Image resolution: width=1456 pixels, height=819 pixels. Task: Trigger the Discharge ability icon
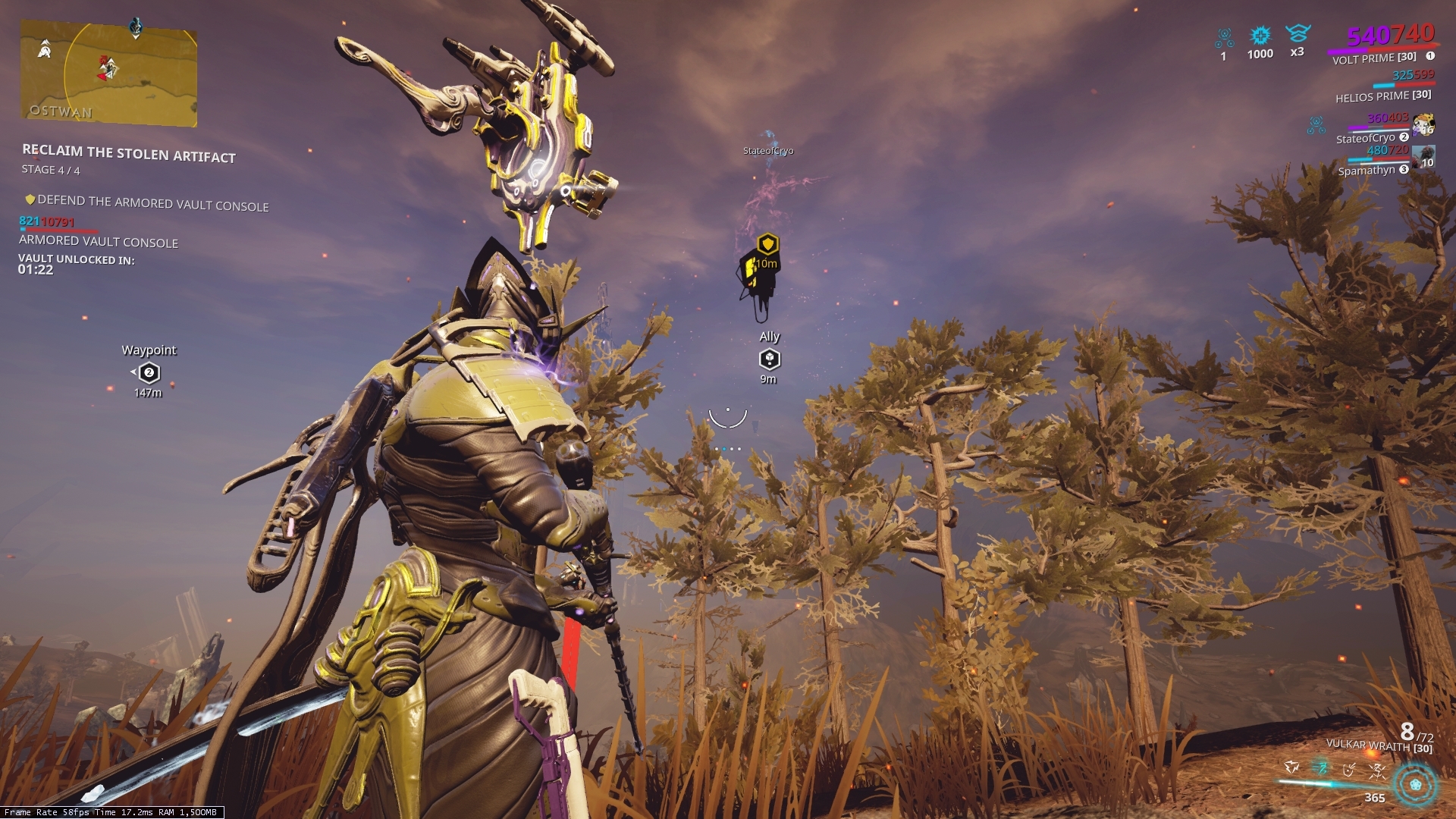1378,770
